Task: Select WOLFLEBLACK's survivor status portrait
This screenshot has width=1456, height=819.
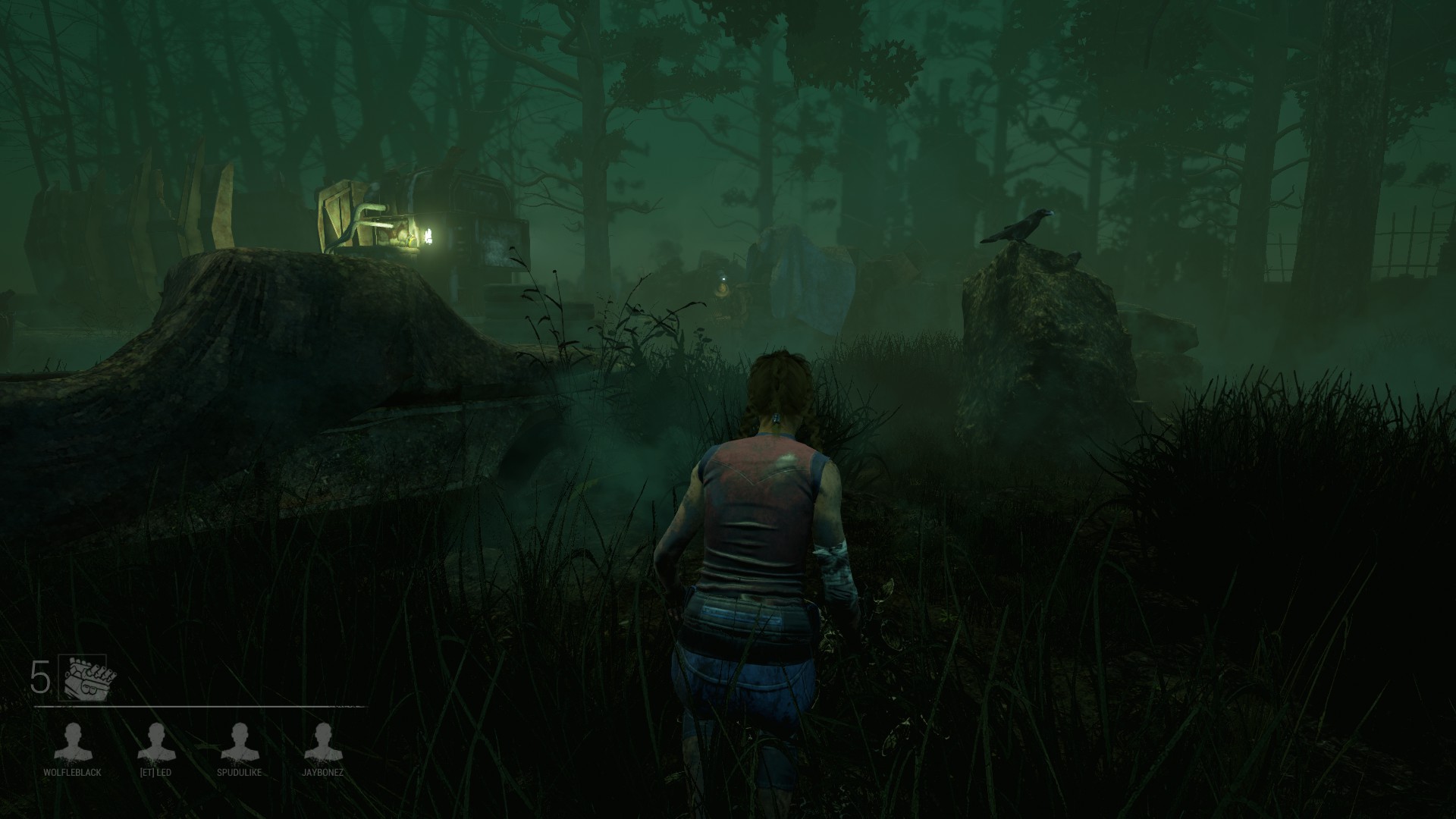Action: pyautogui.click(x=73, y=742)
